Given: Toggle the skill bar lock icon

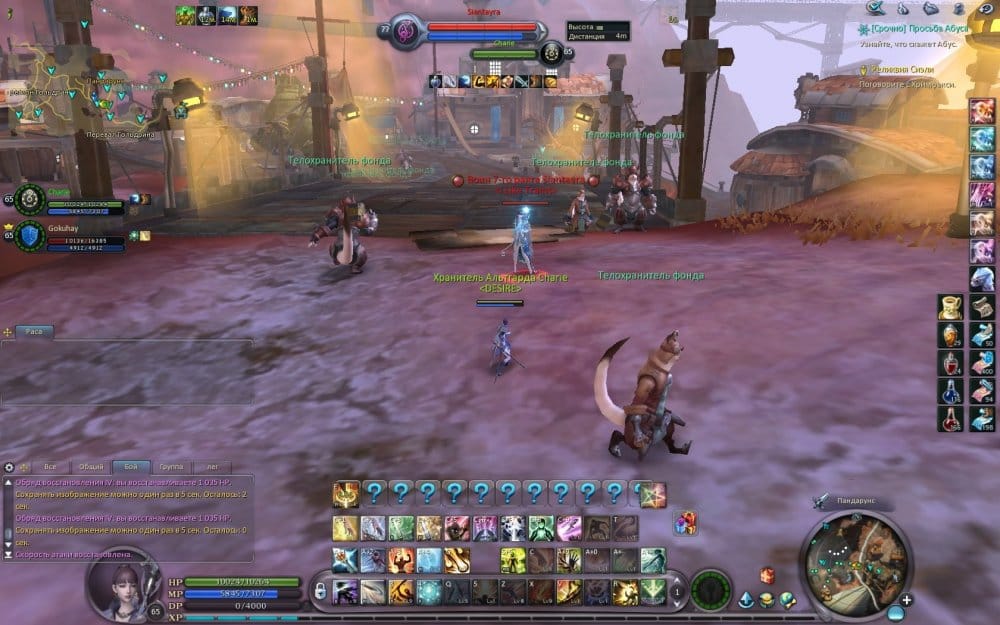Looking at the screenshot, I should (x=320, y=591).
